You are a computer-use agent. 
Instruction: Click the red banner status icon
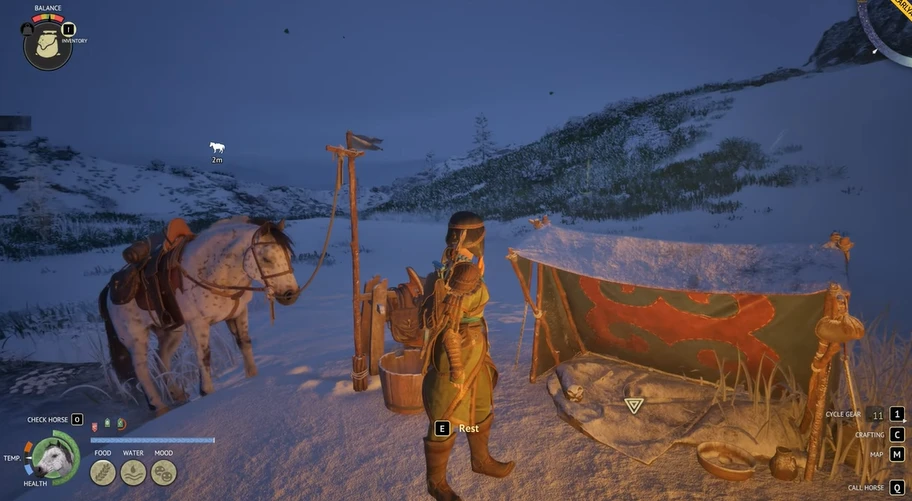[94, 425]
